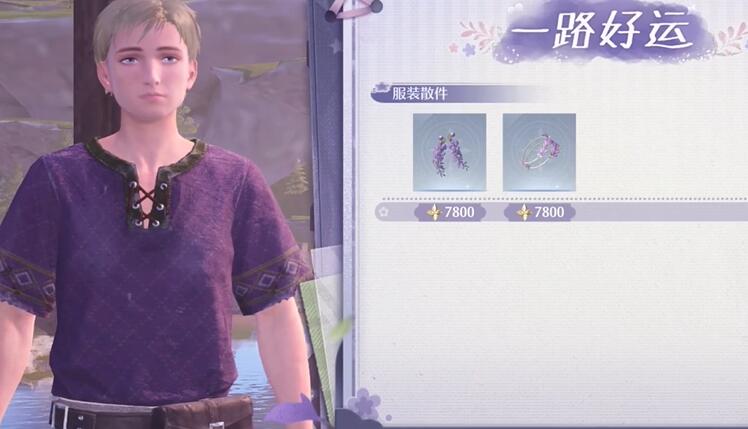Select the purple flower bracelet item
The height and width of the screenshot is (429, 748).
click(x=539, y=152)
